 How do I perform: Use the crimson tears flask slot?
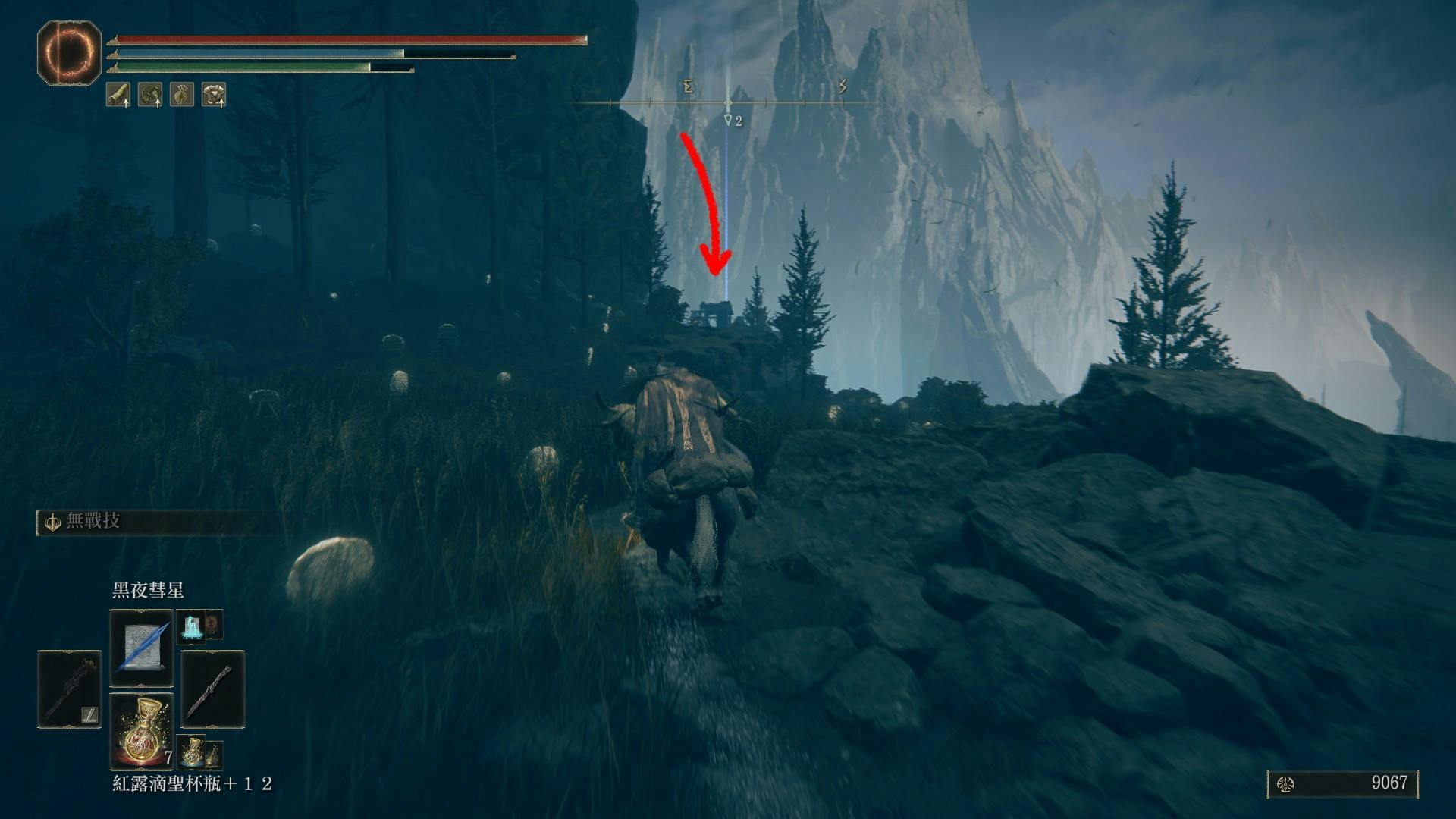pyautogui.click(x=142, y=730)
